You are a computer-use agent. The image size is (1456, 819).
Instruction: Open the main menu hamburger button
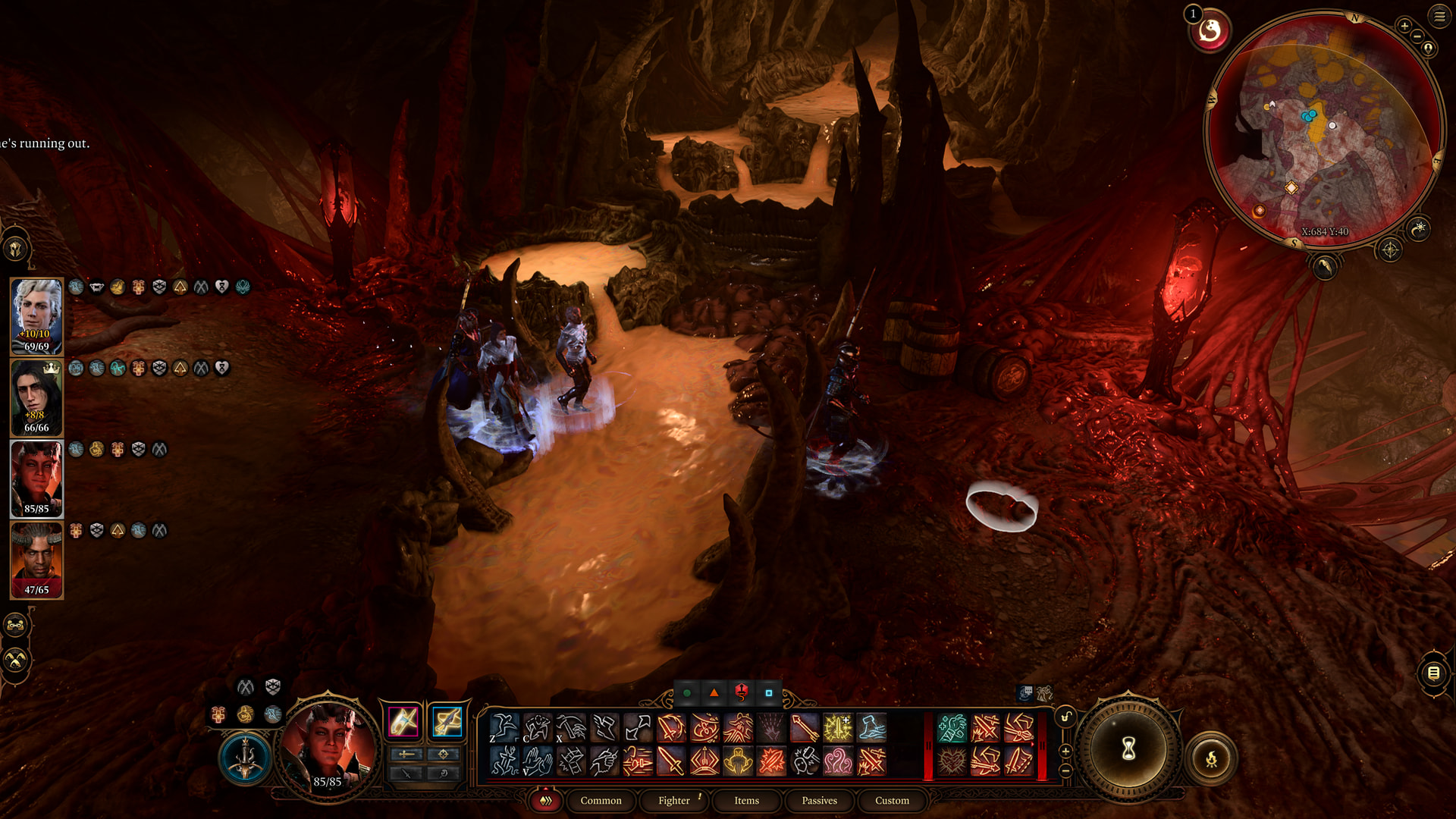point(1439,17)
